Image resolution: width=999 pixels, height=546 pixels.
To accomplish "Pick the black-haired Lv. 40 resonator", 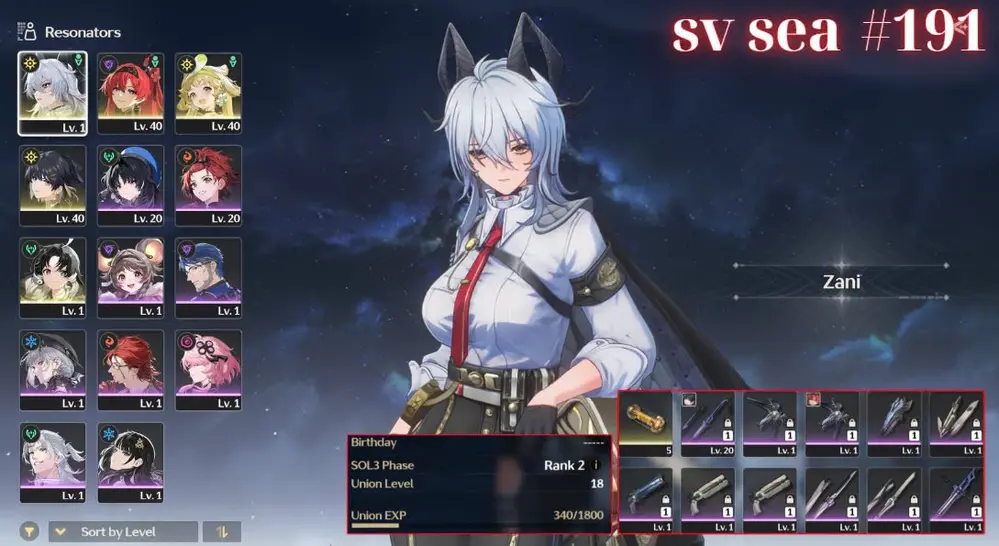I will coord(52,185).
